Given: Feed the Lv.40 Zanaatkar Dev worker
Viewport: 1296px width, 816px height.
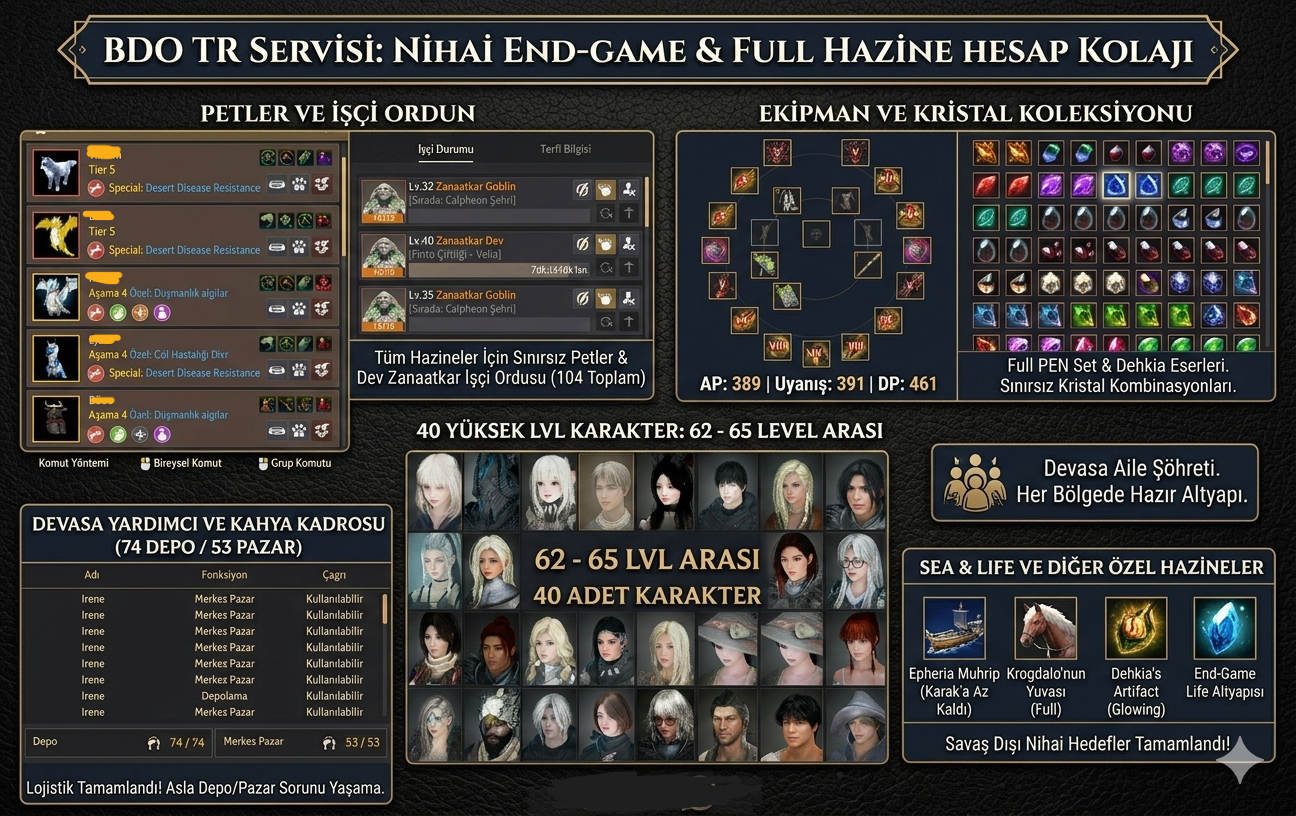Looking at the screenshot, I should (606, 245).
